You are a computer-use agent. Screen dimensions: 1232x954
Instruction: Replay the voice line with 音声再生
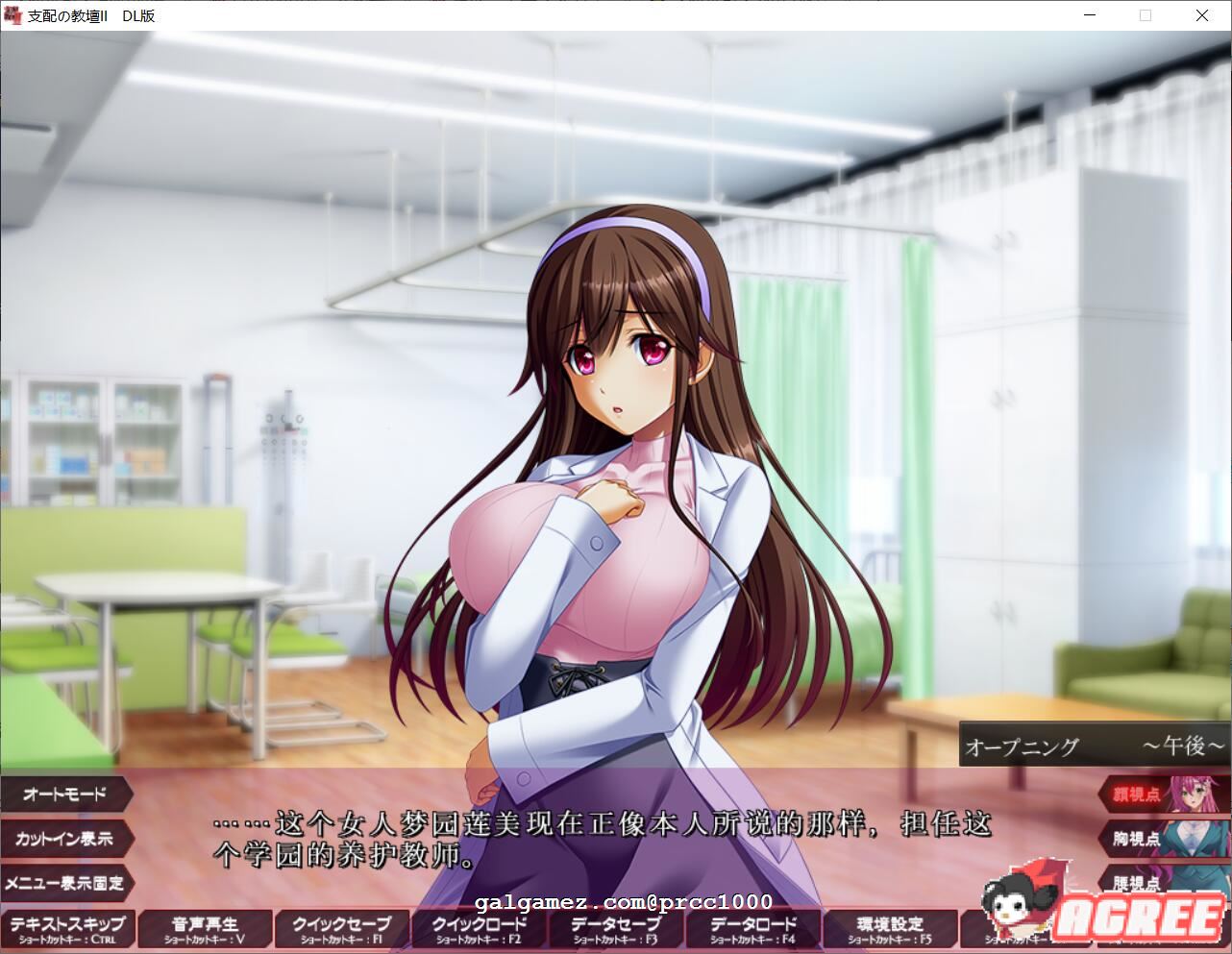[x=205, y=927]
